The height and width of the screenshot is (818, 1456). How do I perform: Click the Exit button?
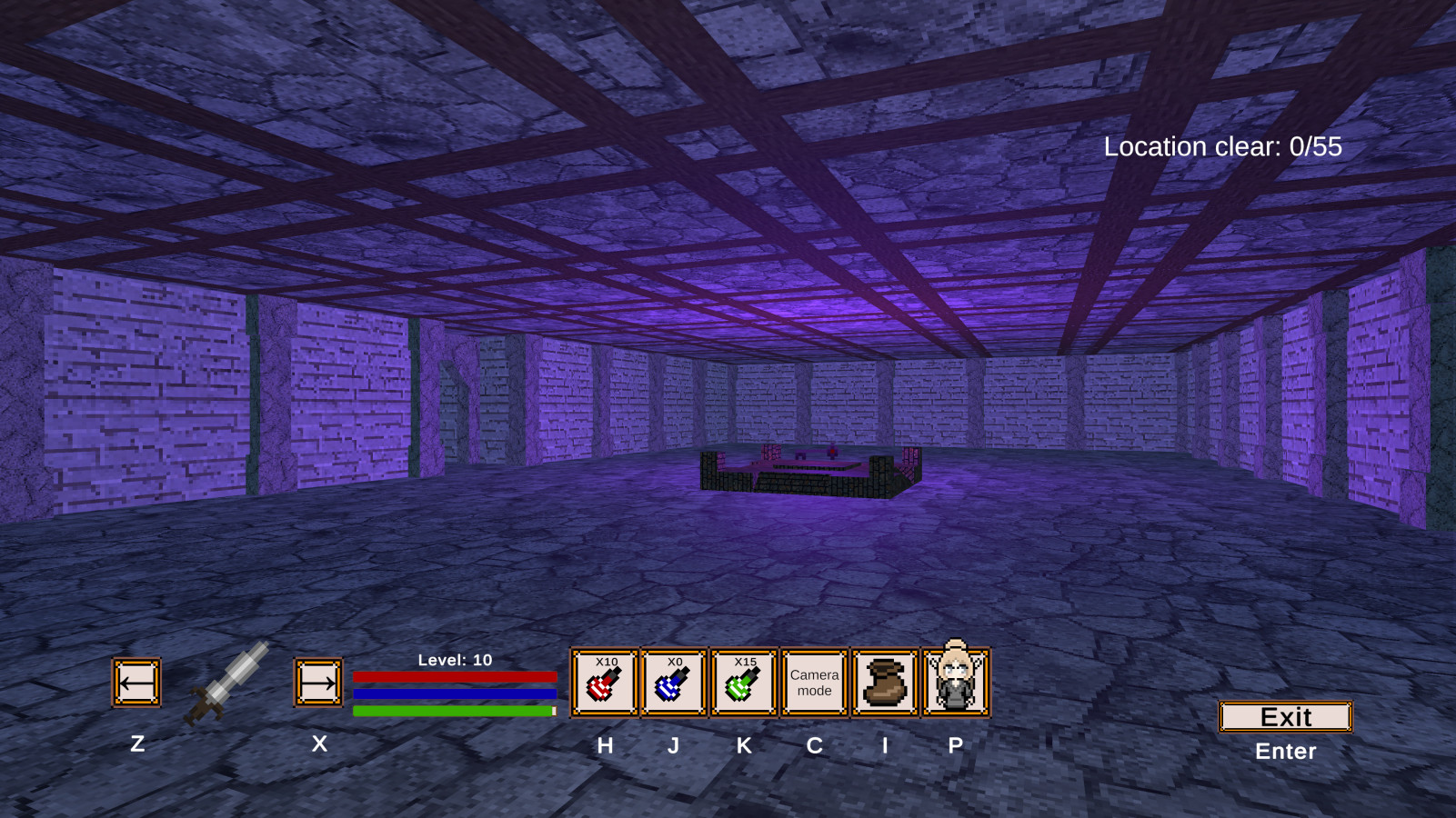point(1285,717)
